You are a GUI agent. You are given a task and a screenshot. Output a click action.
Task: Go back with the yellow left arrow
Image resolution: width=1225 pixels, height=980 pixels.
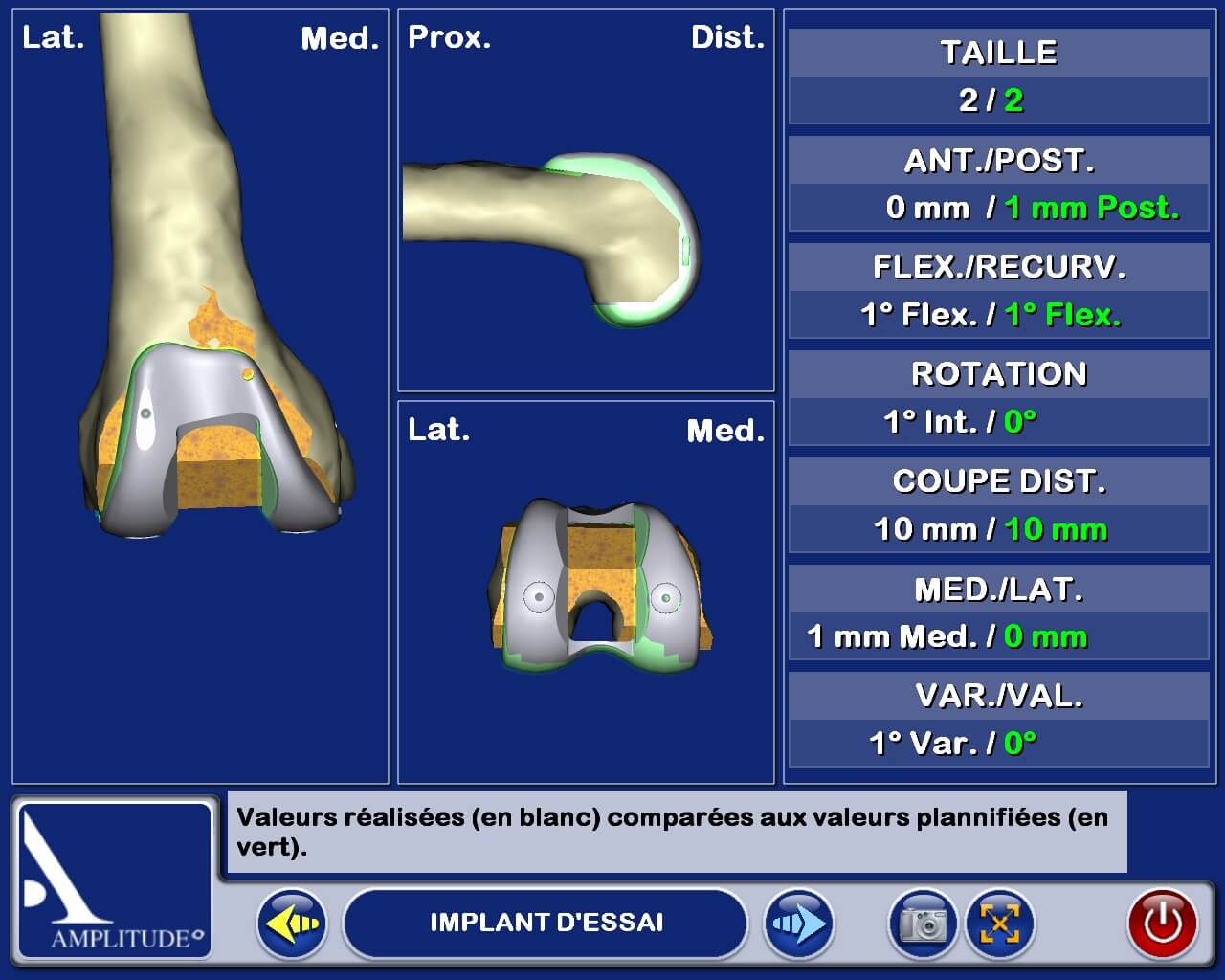tap(292, 924)
